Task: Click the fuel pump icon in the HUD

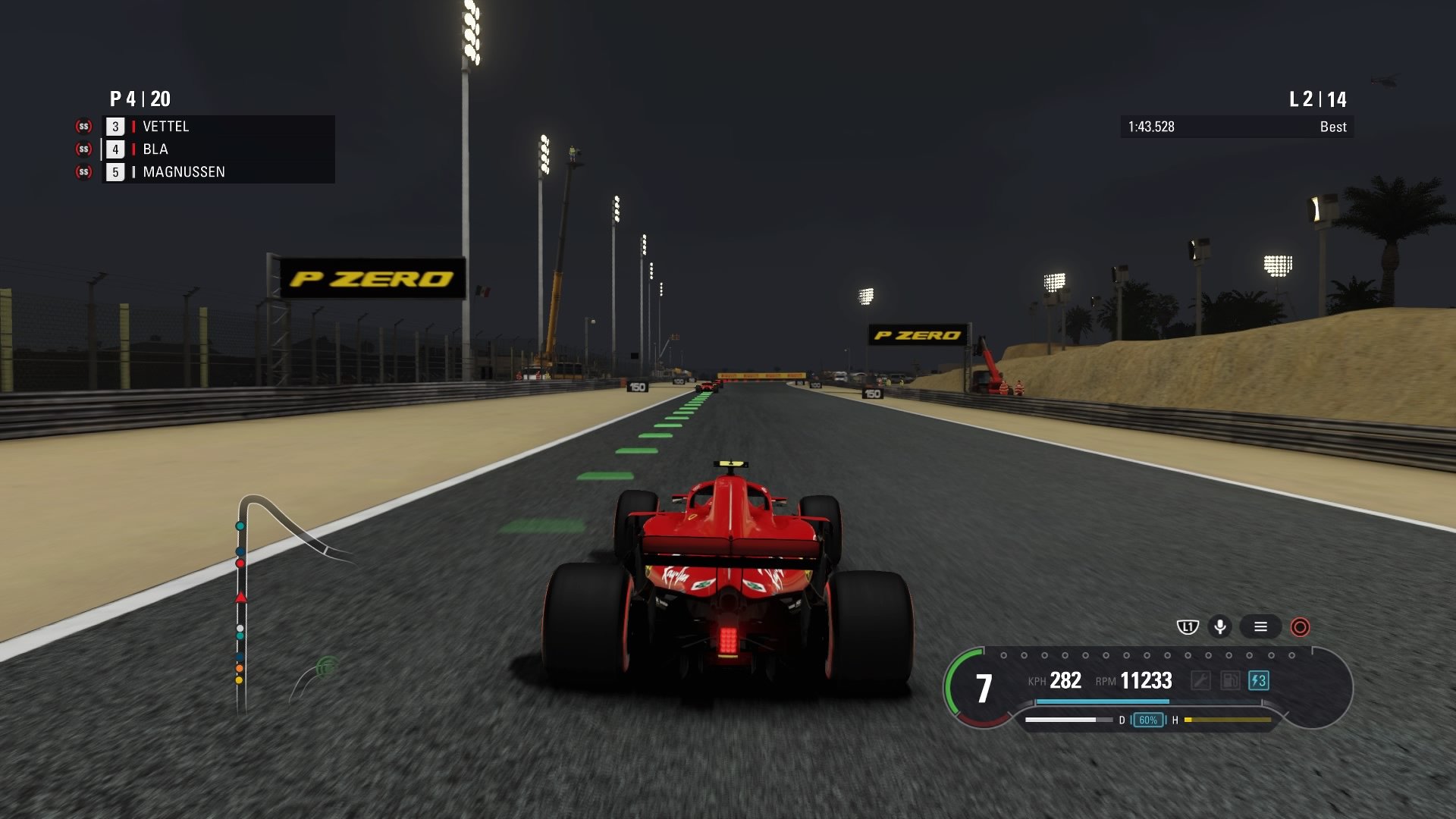Action: coord(1230,680)
